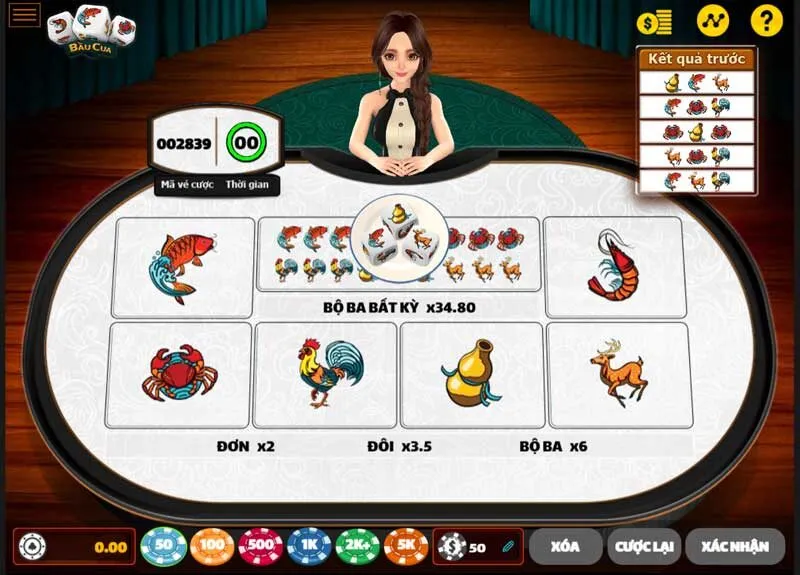This screenshot has width=800, height=575.
Task: Select the 5K chip
Action: click(406, 546)
